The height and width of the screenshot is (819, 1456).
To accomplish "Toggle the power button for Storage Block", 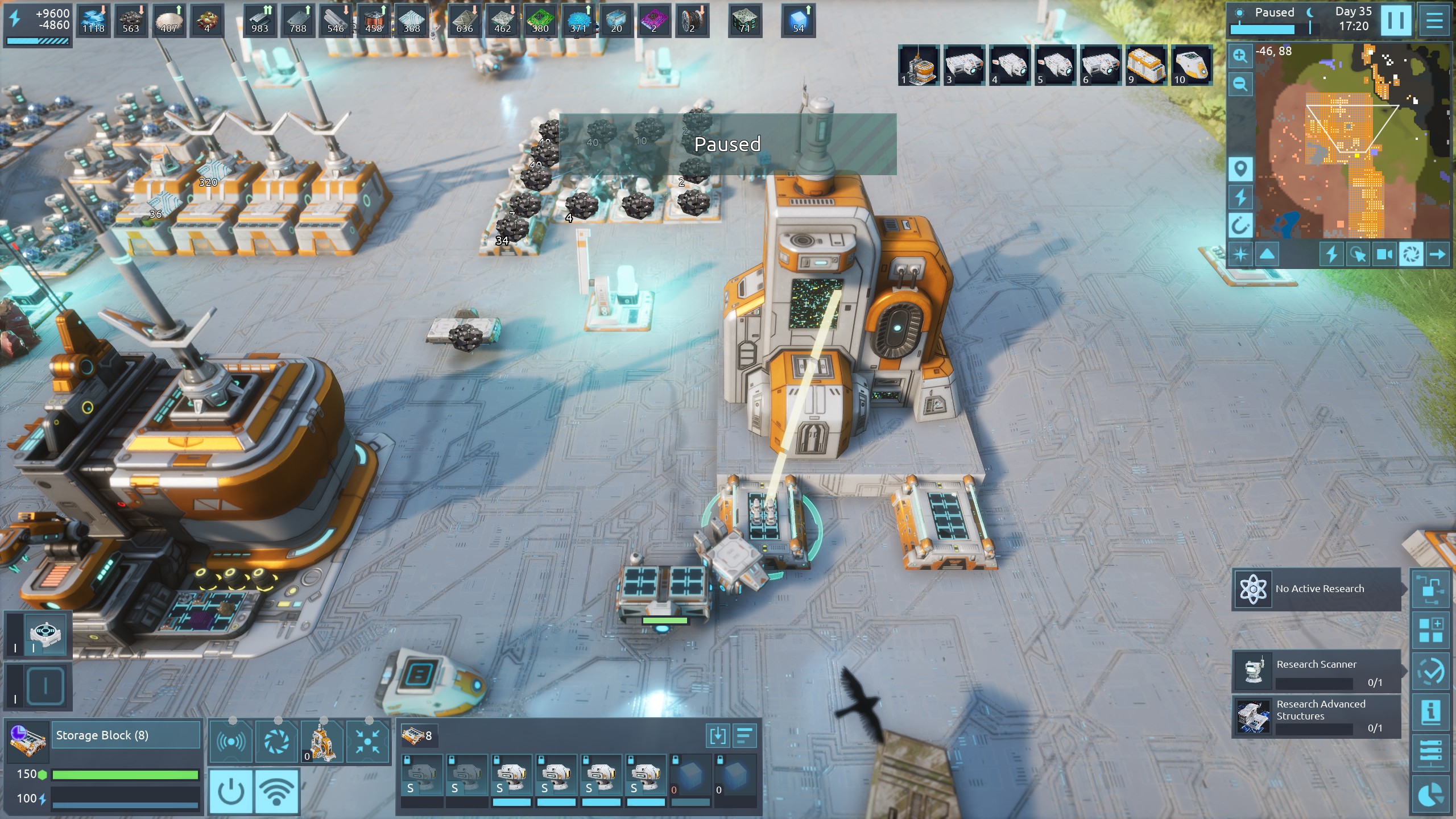I will click(231, 791).
